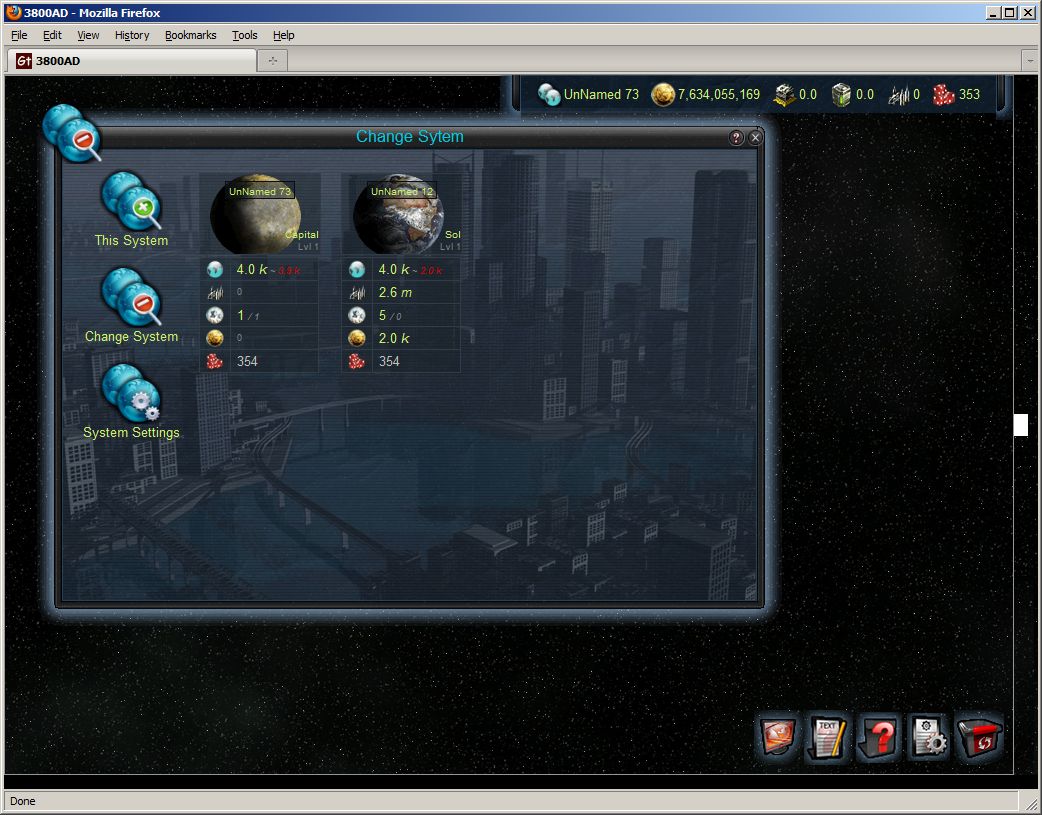The width and height of the screenshot is (1042, 815).
Task: Click the red monitor icon in bottom toolbar
Action: coord(778,739)
